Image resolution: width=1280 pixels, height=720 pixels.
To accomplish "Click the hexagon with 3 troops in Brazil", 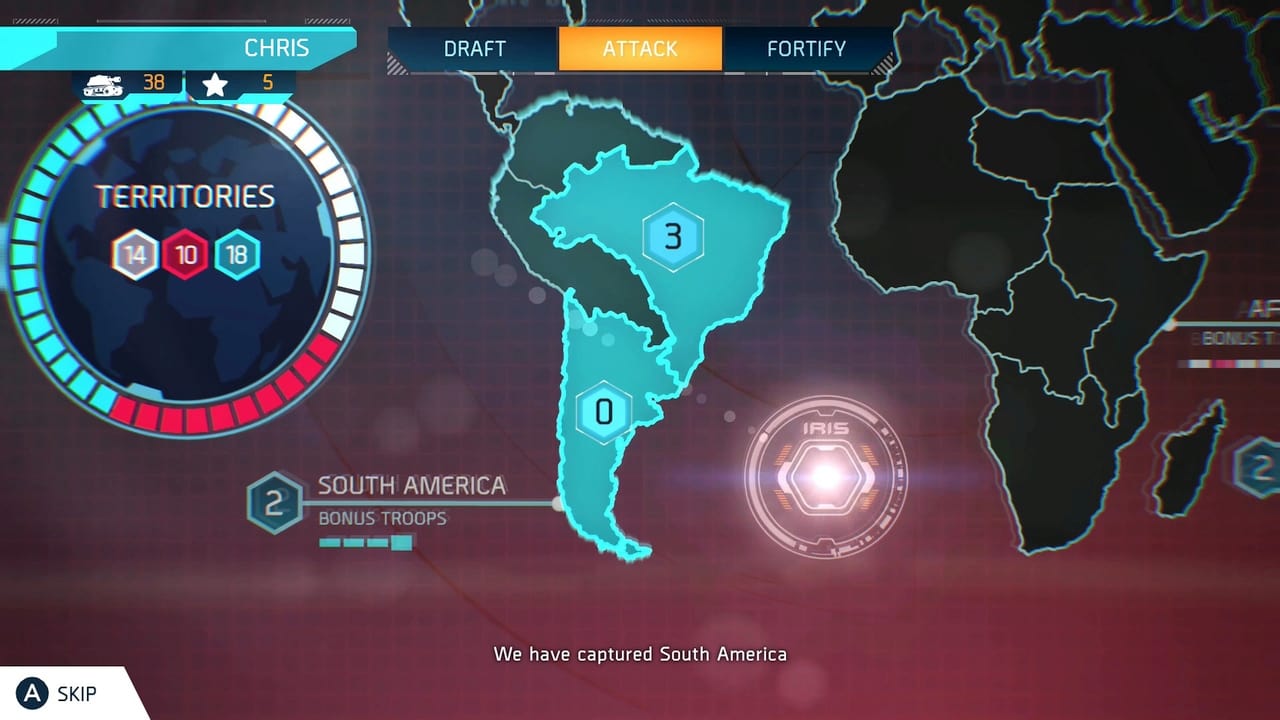I will point(675,237).
